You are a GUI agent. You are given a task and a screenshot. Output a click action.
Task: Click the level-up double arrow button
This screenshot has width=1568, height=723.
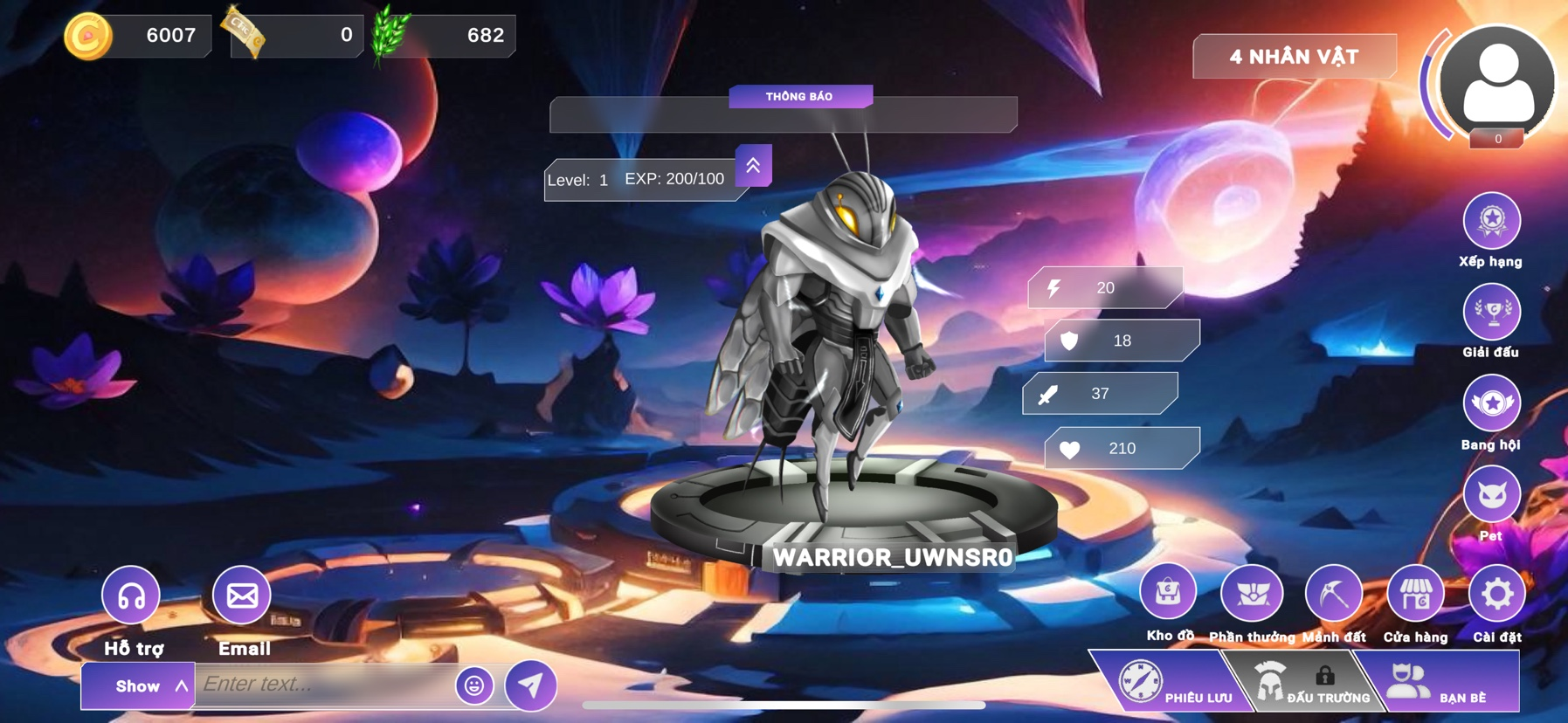pyautogui.click(x=753, y=165)
